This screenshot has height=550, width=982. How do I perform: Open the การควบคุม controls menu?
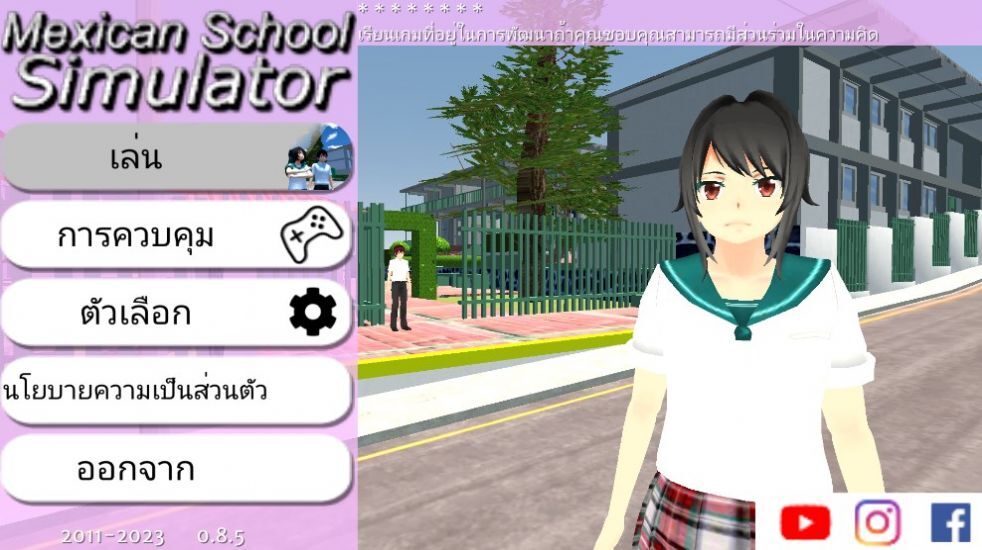coord(176,236)
